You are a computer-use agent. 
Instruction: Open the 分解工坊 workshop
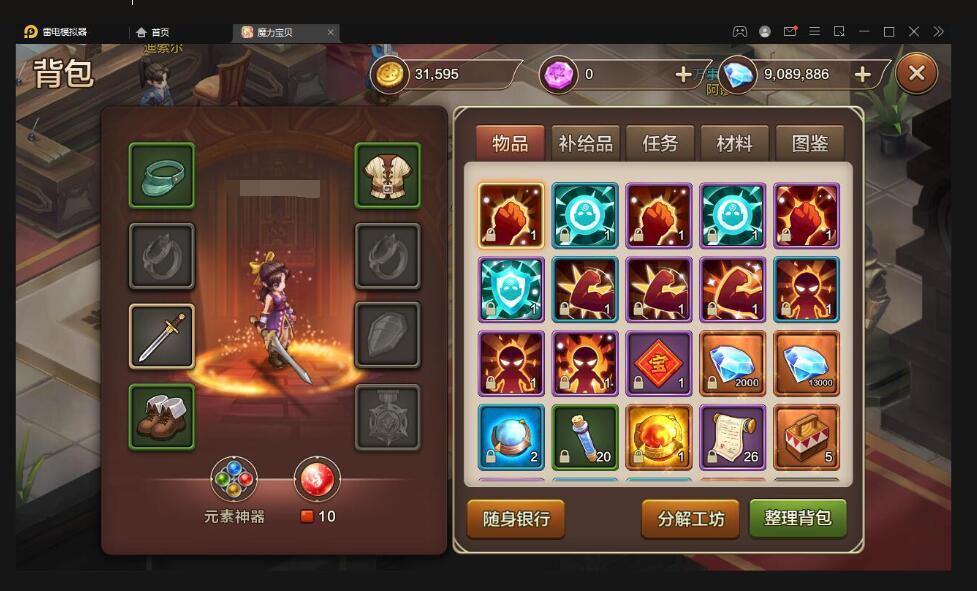tap(690, 519)
